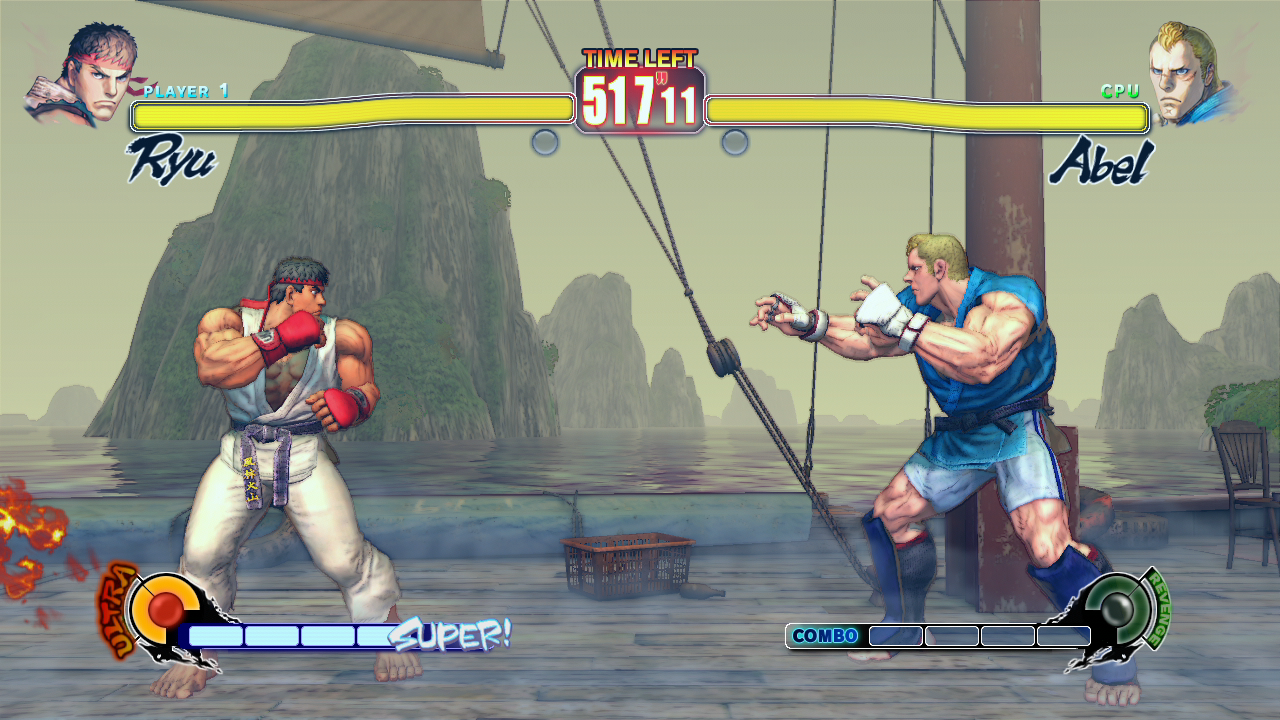The image size is (1280, 720).
Task: Click the SUPER! text label
Action: 452,633
